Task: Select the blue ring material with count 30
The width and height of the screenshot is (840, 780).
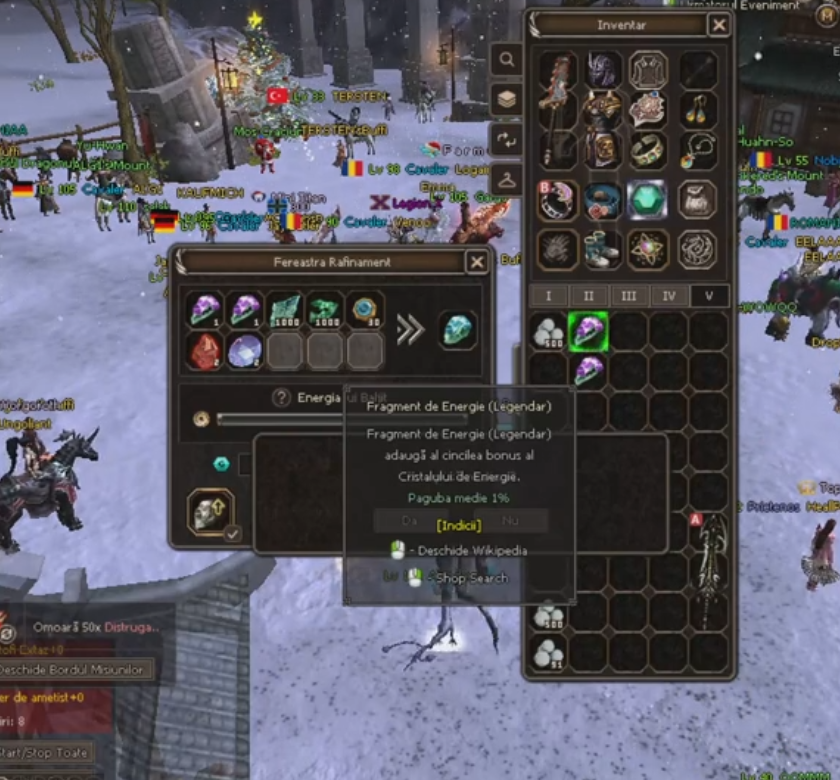Action: click(x=365, y=310)
